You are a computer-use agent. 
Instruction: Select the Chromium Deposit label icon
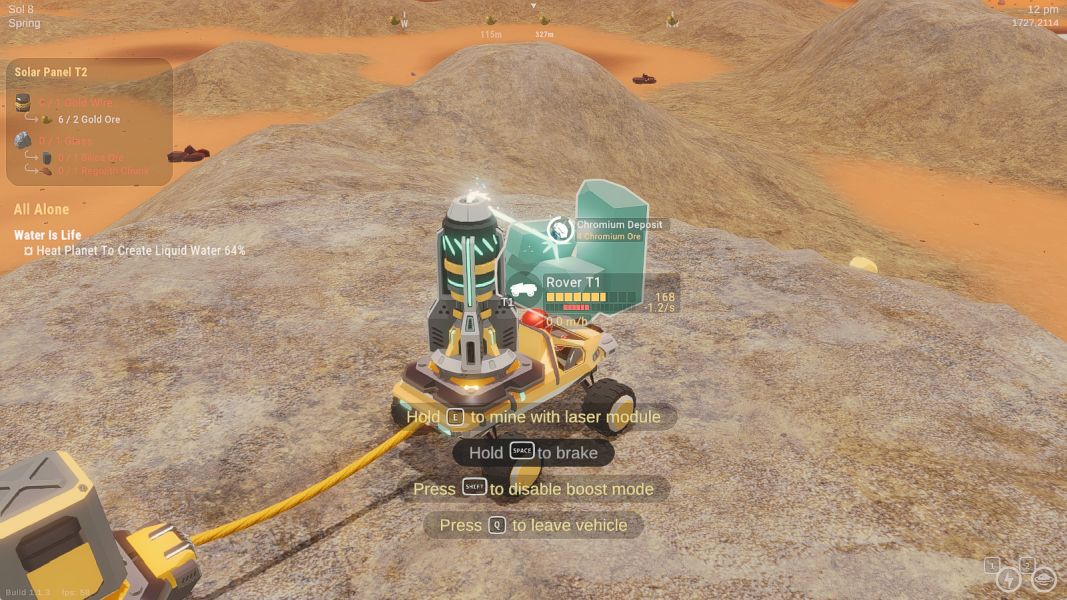point(561,230)
